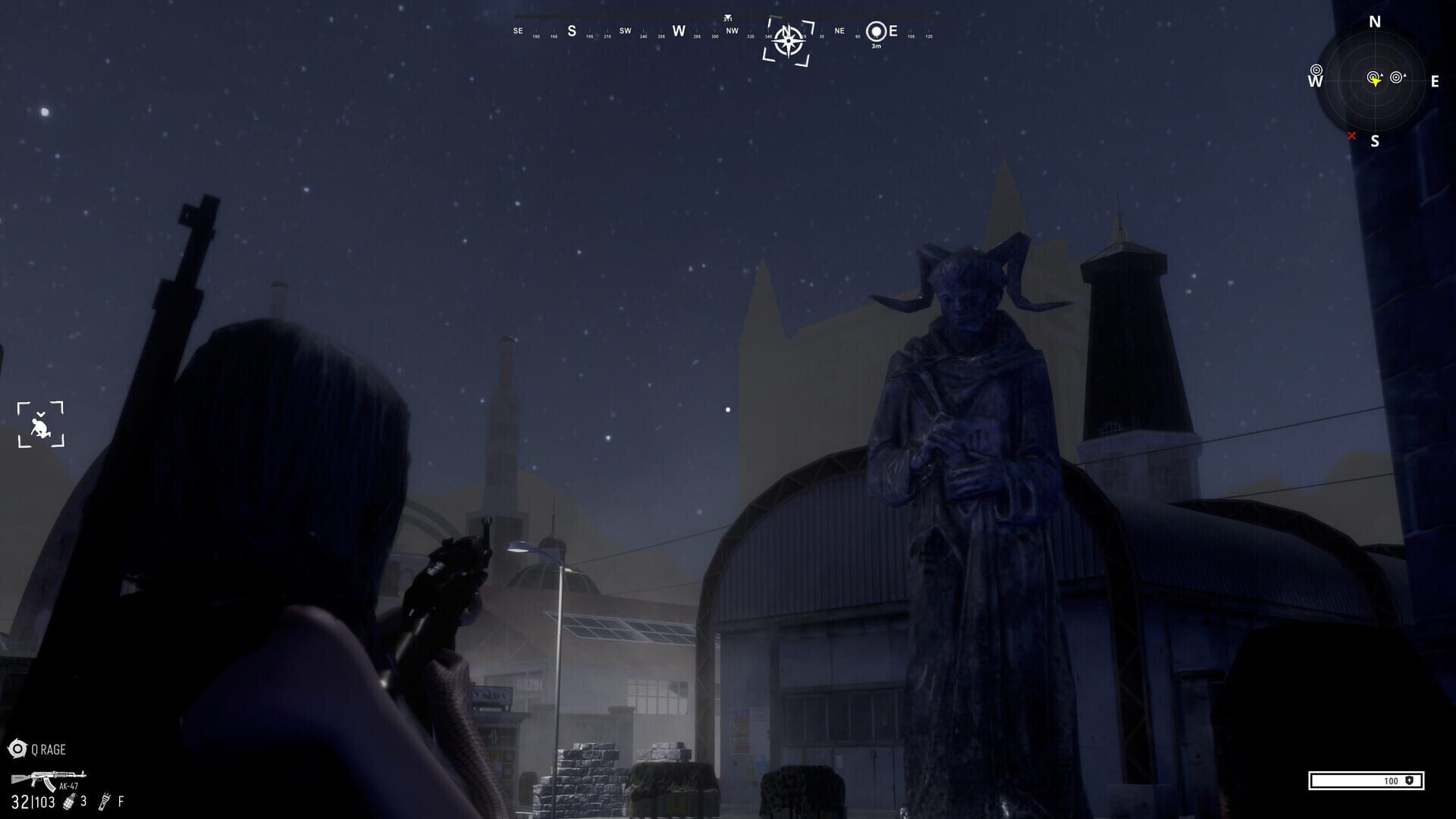Click the camera icon on the minimap edge

(1316, 71)
